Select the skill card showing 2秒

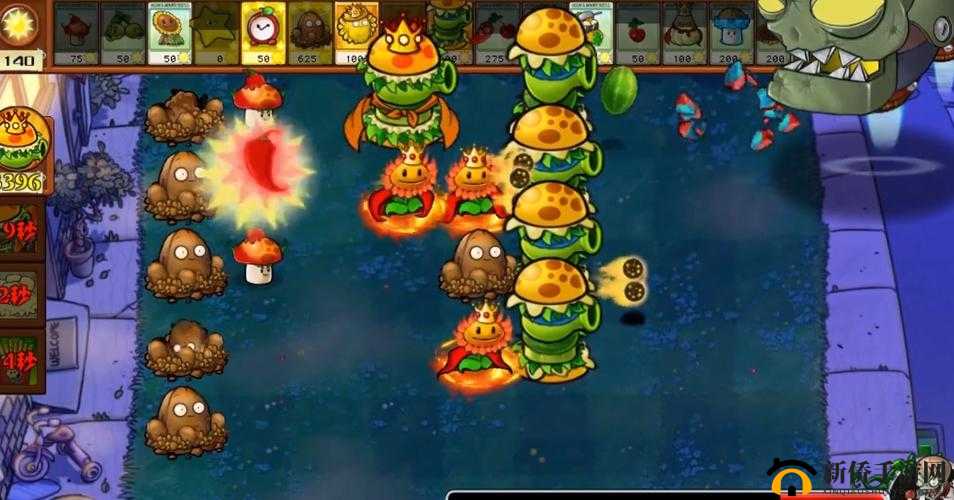point(21,296)
